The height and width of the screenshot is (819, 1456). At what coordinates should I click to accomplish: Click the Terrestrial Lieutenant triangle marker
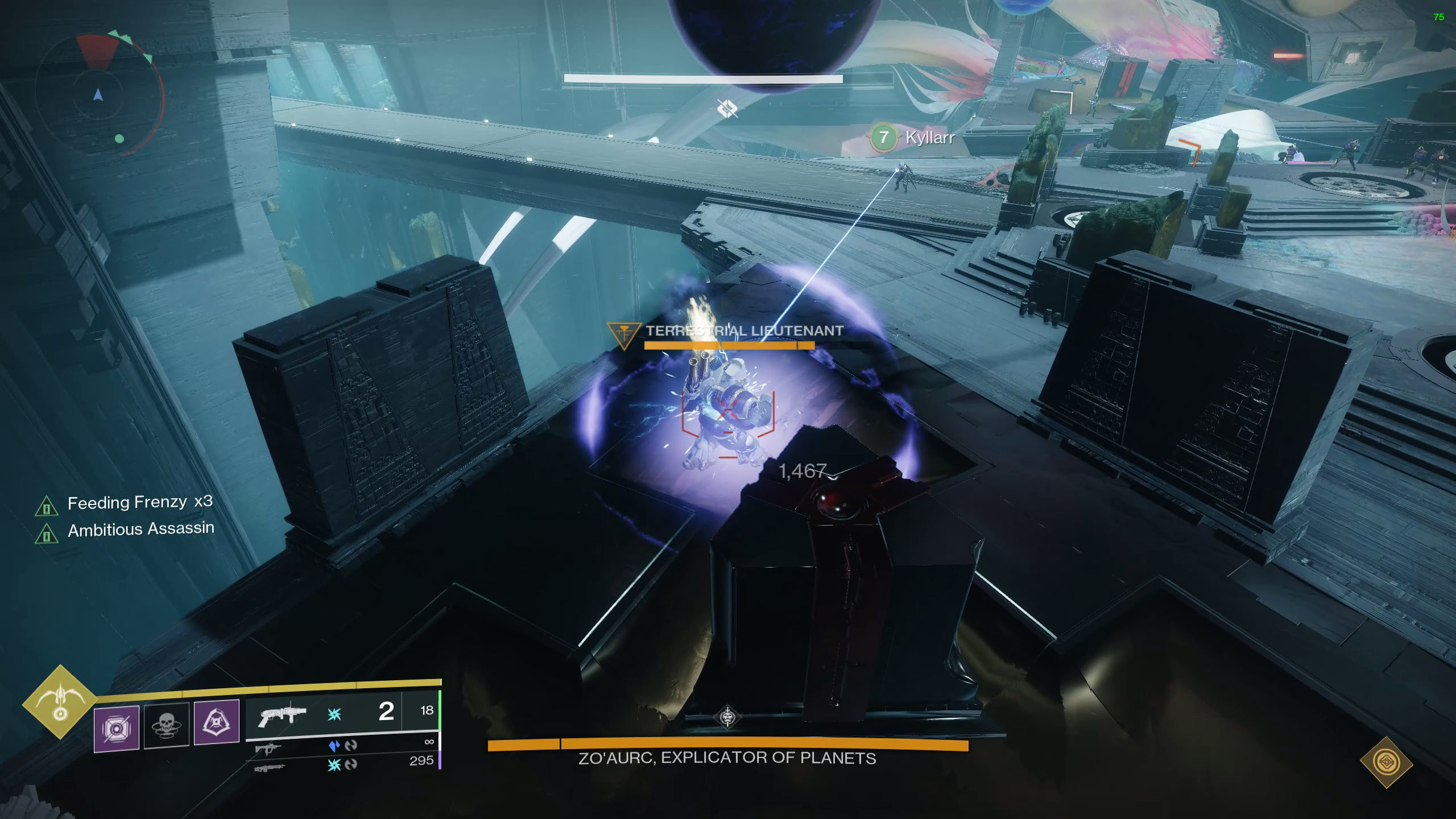pyautogui.click(x=623, y=335)
